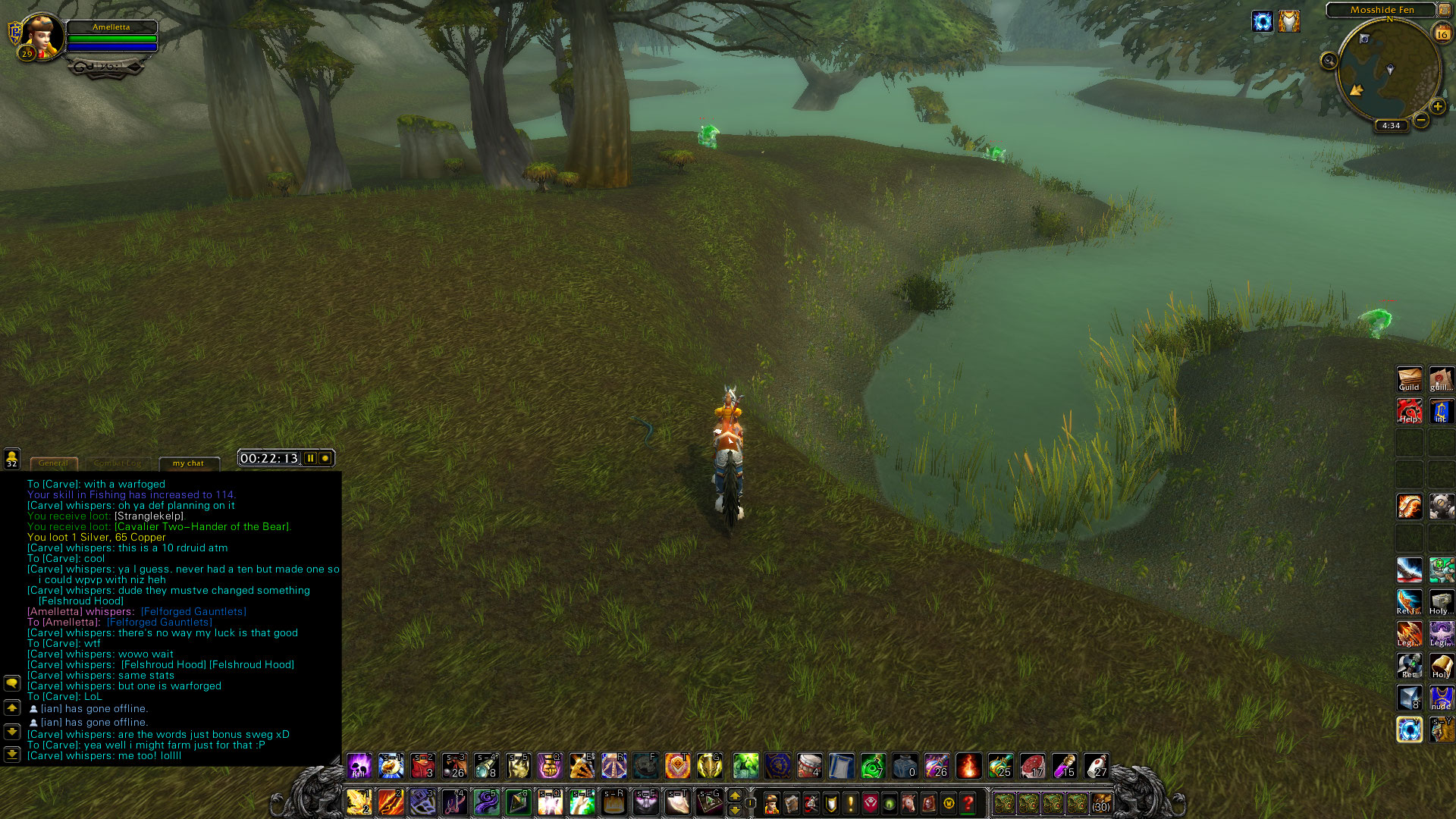The width and height of the screenshot is (1456, 819).
Task: Activate the purple skull Kill ability
Action: pos(359,766)
